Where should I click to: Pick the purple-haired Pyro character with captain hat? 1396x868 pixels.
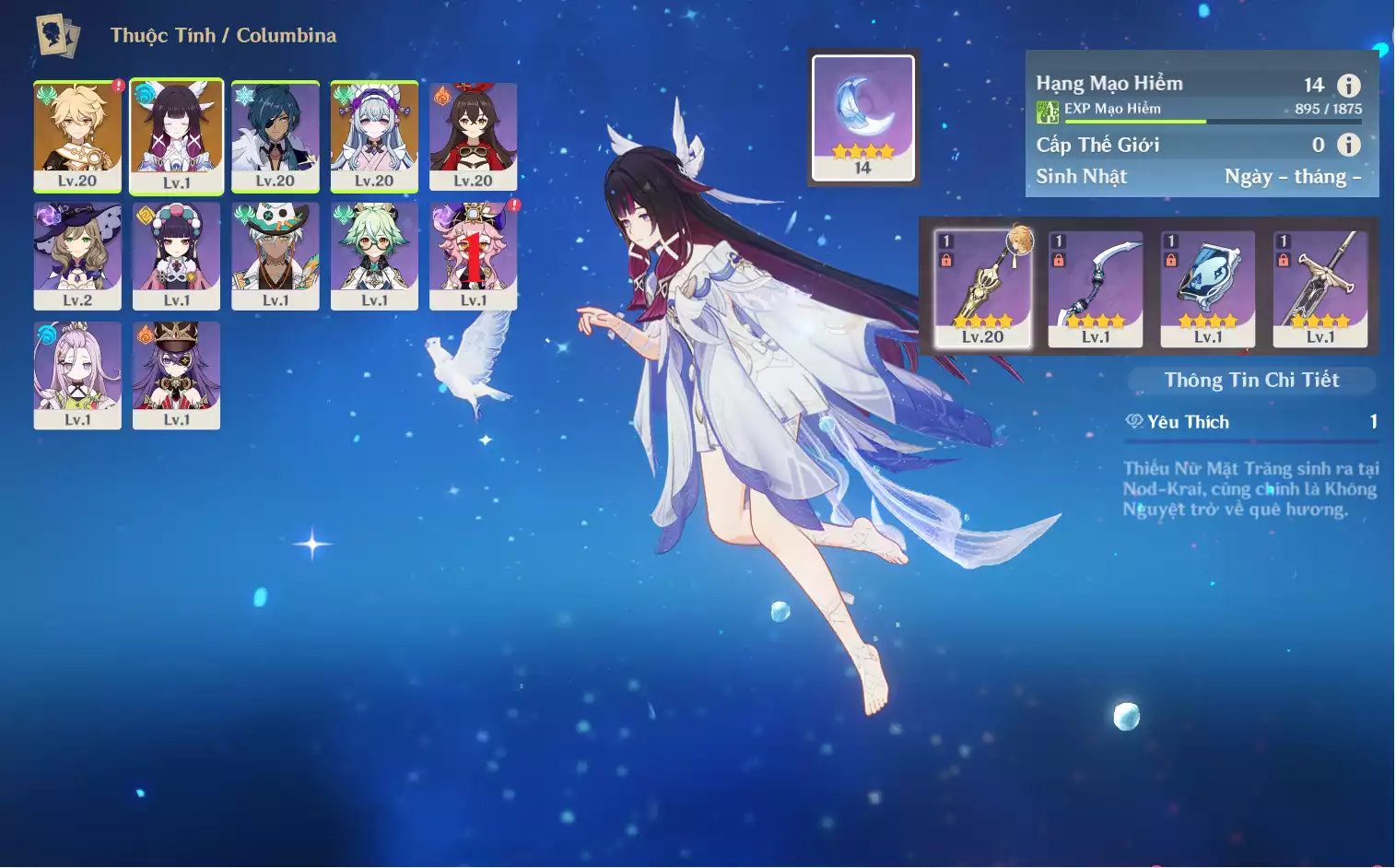(176, 374)
